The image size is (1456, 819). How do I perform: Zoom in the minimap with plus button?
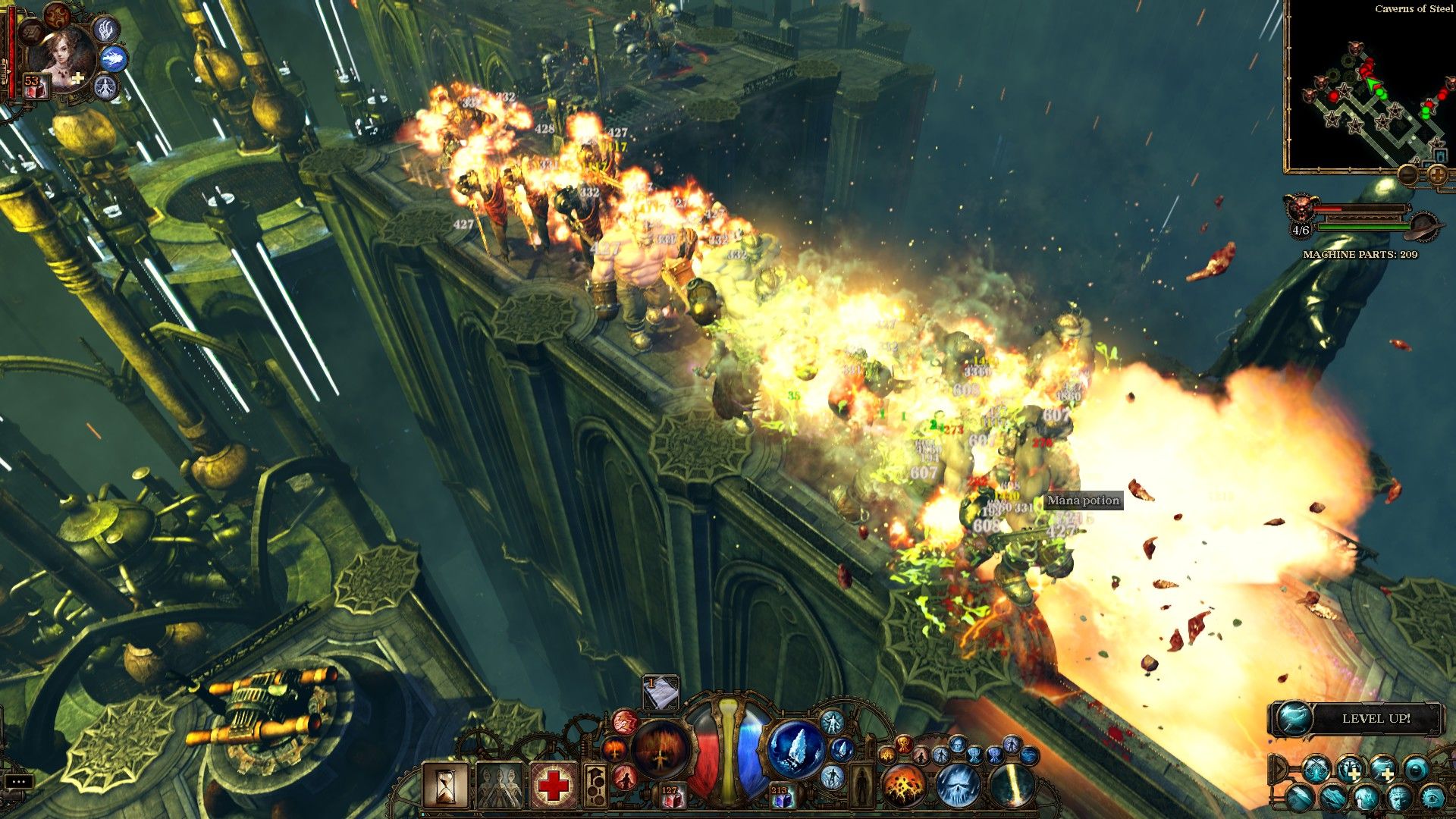[x=1437, y=175]
